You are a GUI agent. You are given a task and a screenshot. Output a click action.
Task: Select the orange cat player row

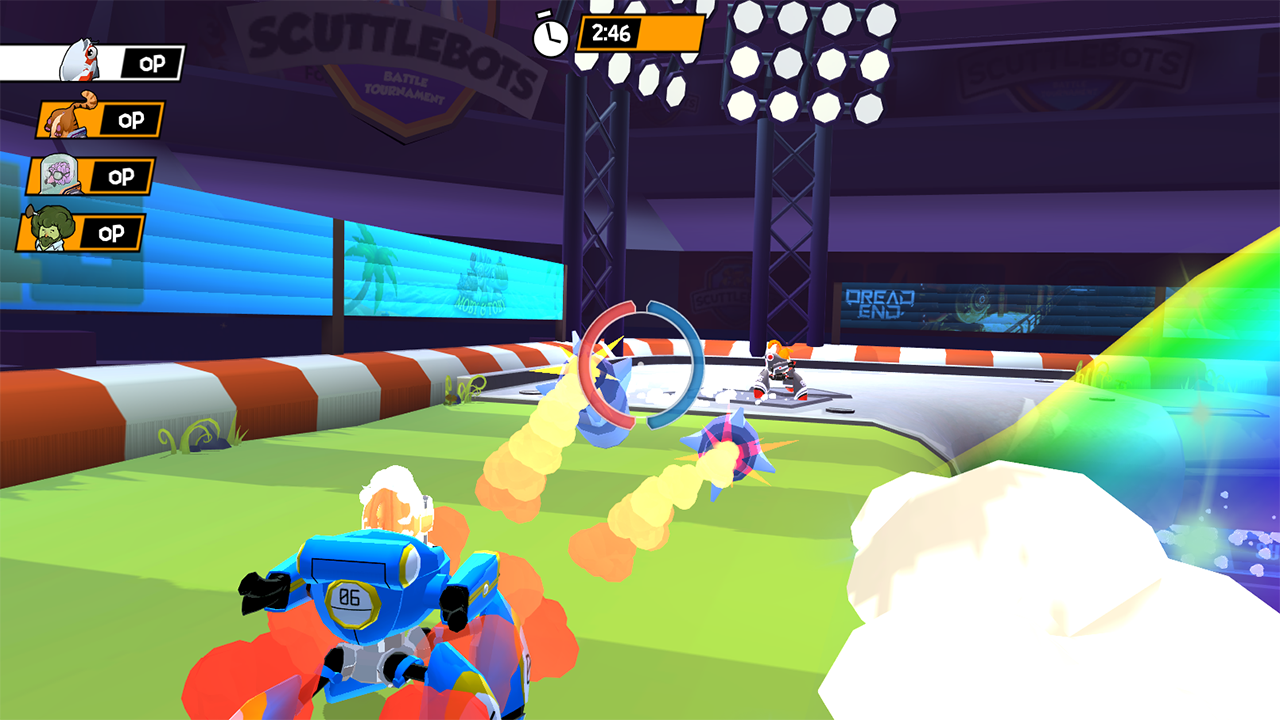[100, 120]
